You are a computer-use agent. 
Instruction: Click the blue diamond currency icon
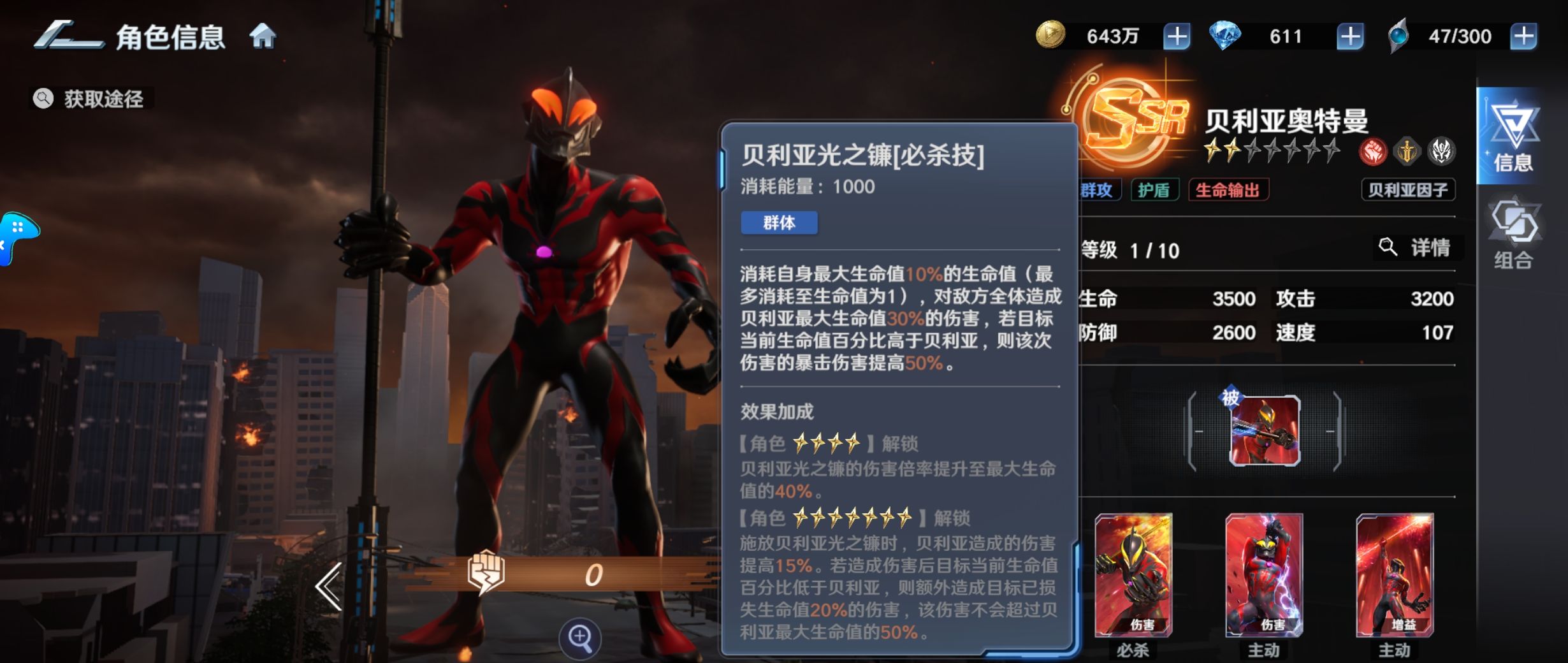pyautogui.click(x=1231, y=36)
